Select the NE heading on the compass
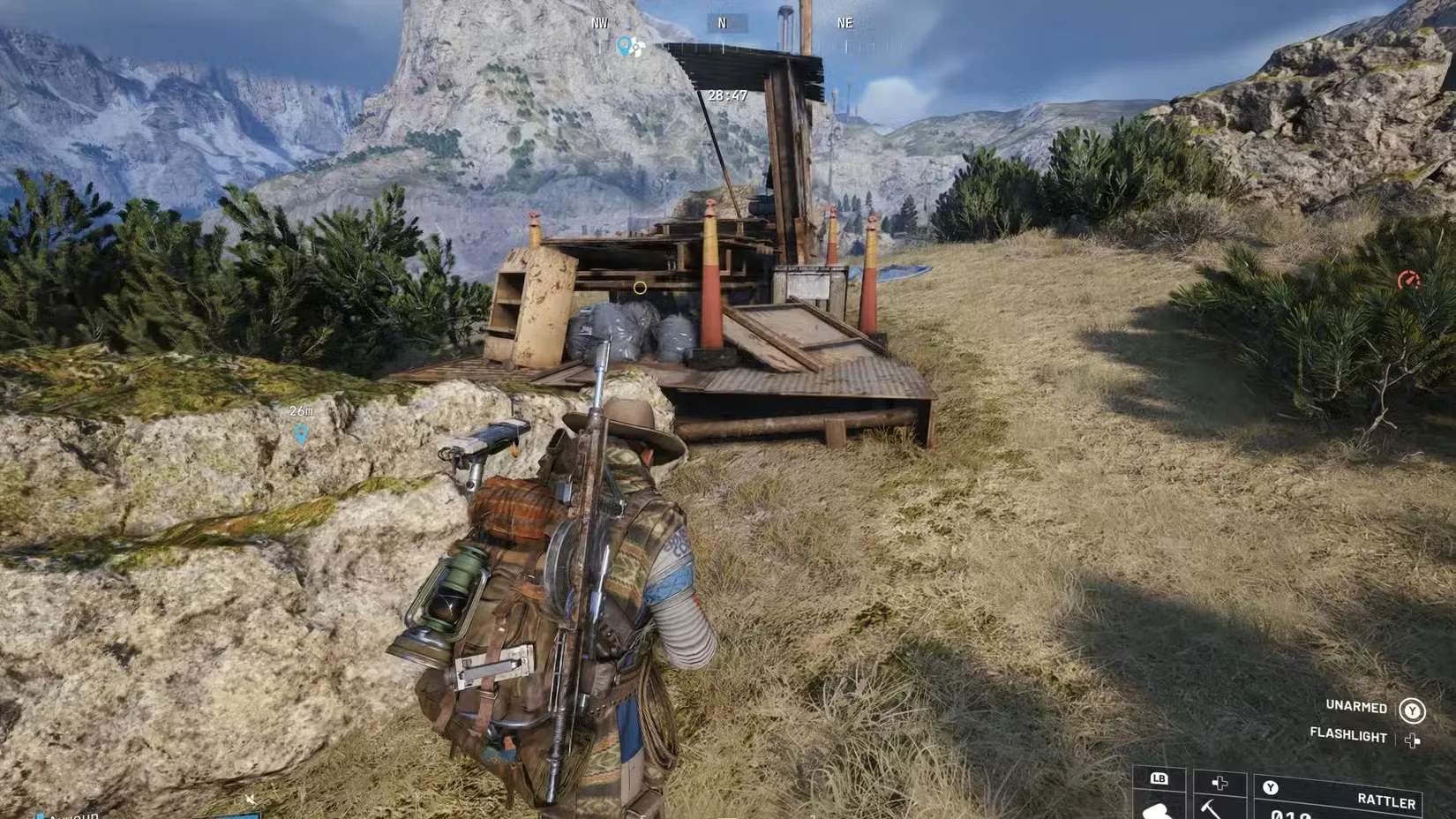Screen dimensions: 1456x819 pyautogui.click(x=844, y=22)
